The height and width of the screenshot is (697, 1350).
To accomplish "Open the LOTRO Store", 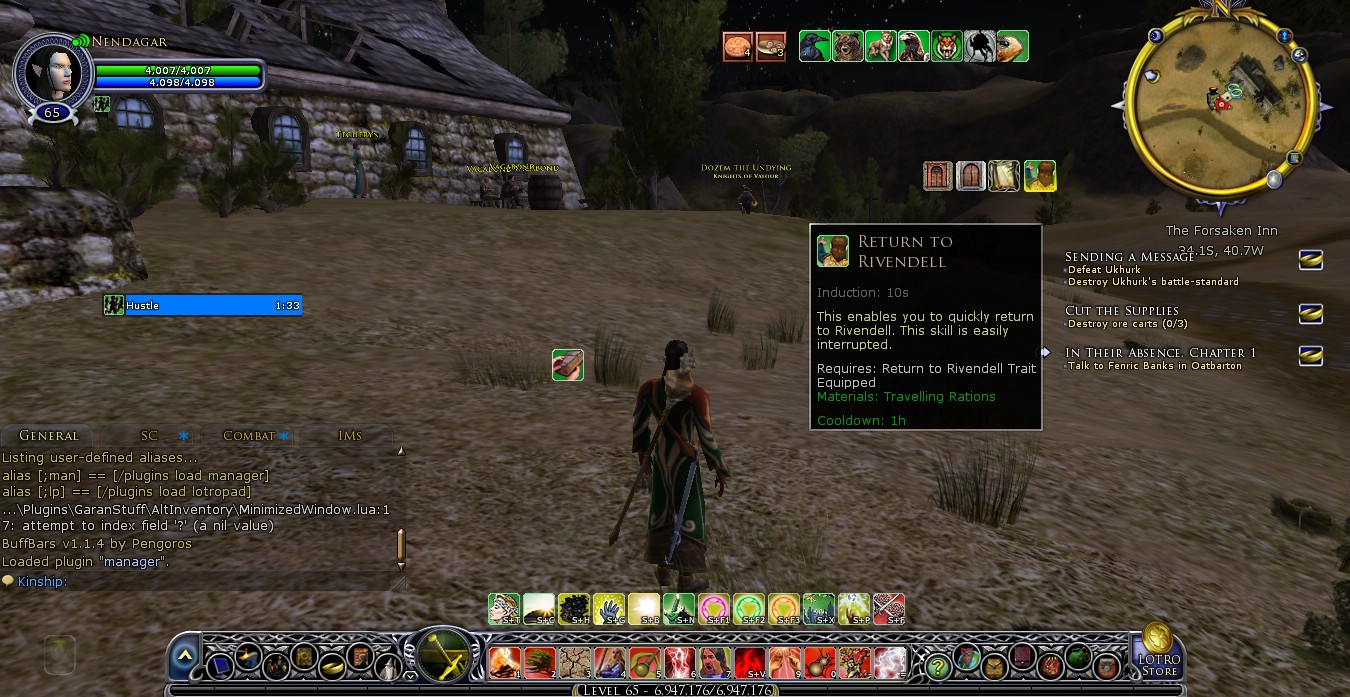I will 1158,650.
